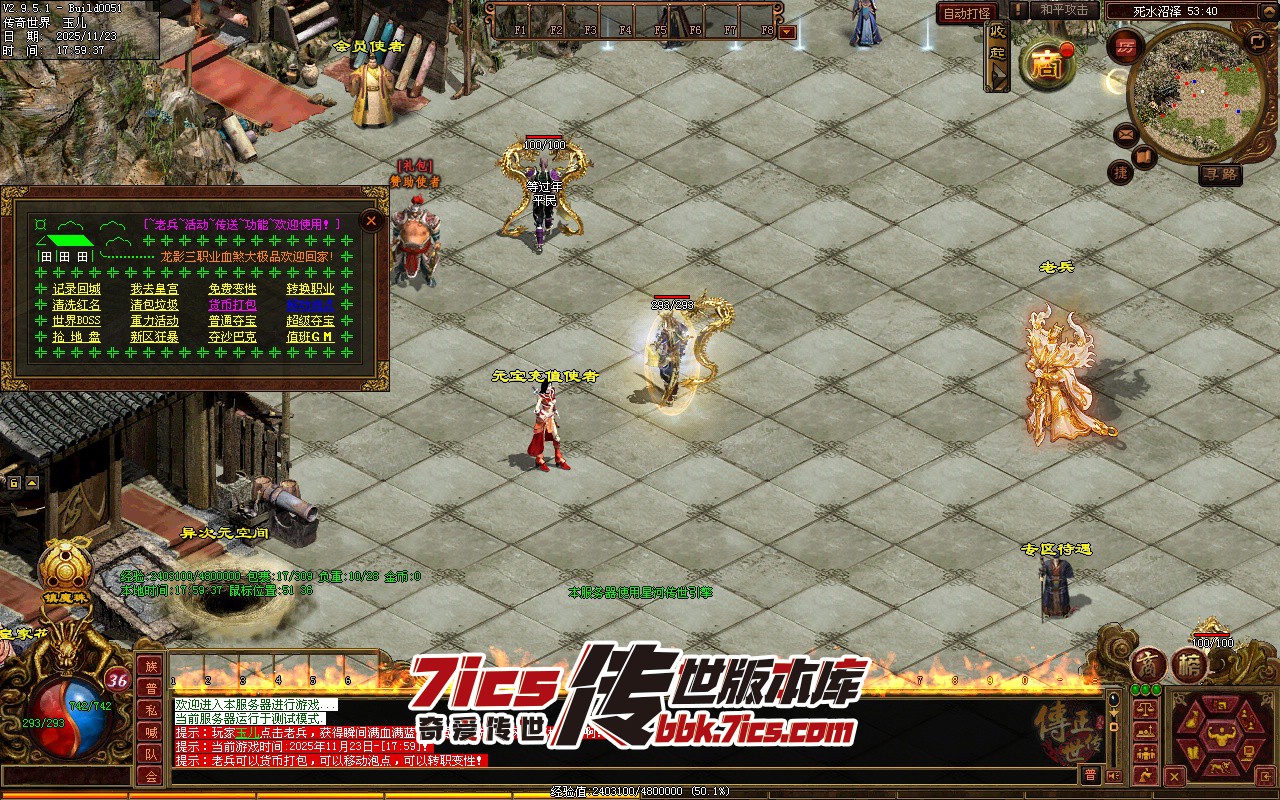Collapse the side panel with 收起

tap(997, 55)
